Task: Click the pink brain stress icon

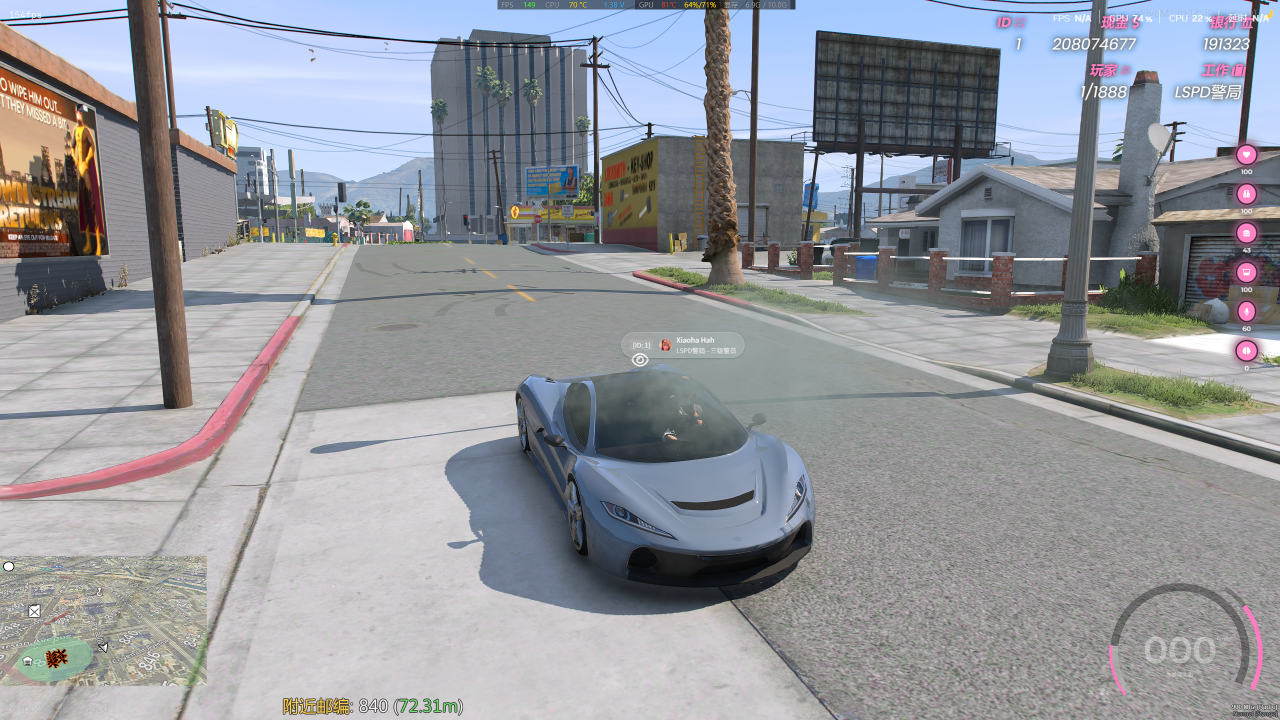Action: tap(1246, 350)
